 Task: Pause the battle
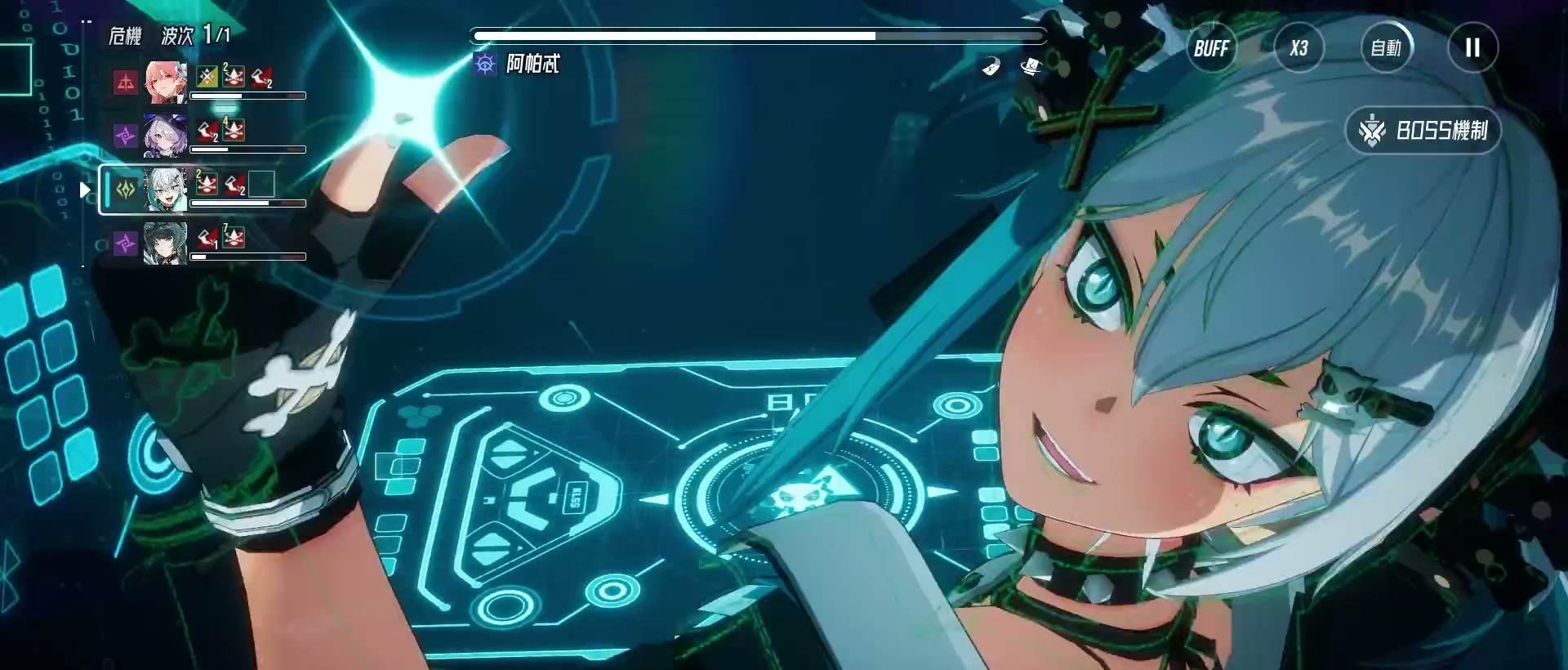(1472, 48)
